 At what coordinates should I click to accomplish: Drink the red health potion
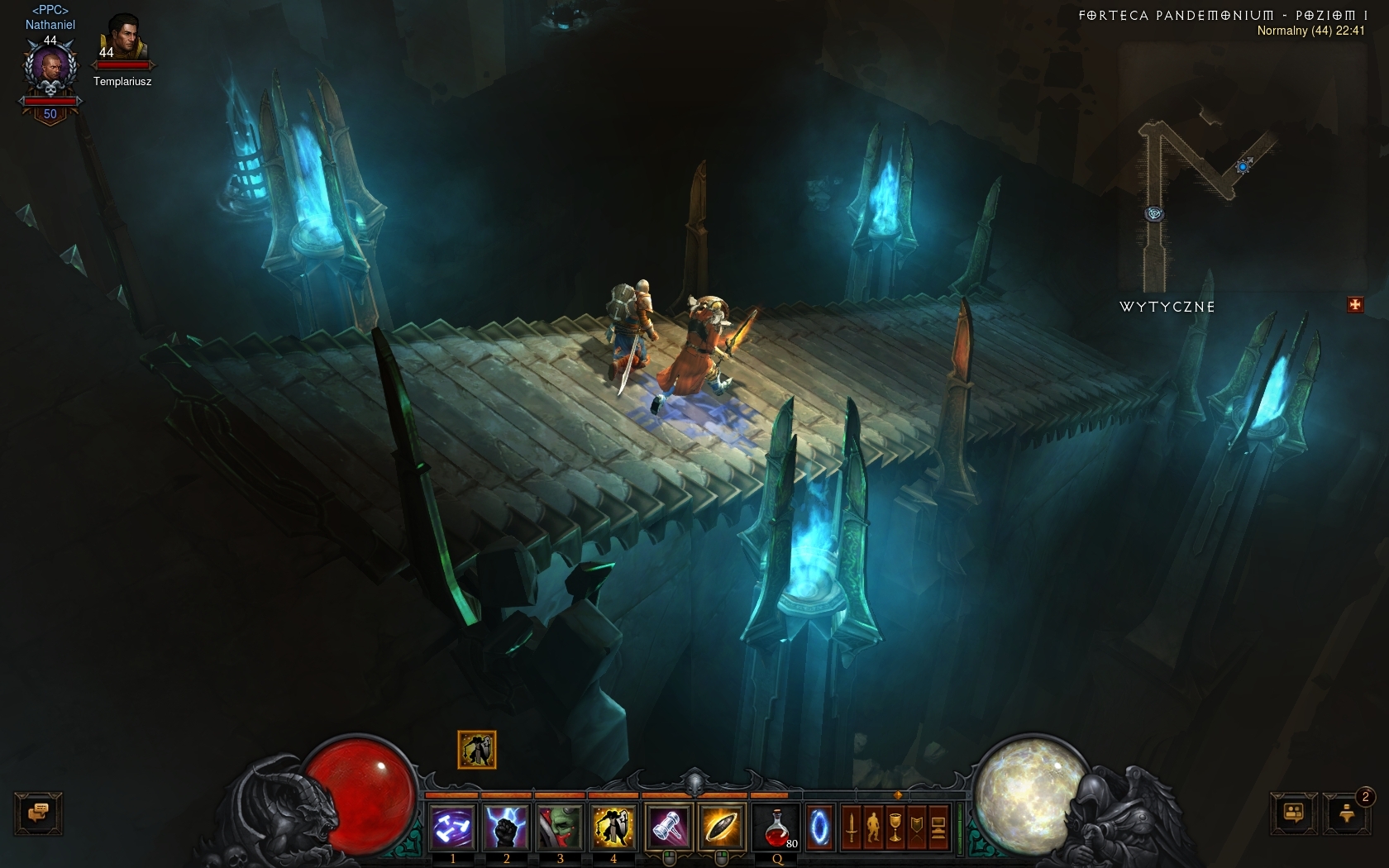(777, 826)
